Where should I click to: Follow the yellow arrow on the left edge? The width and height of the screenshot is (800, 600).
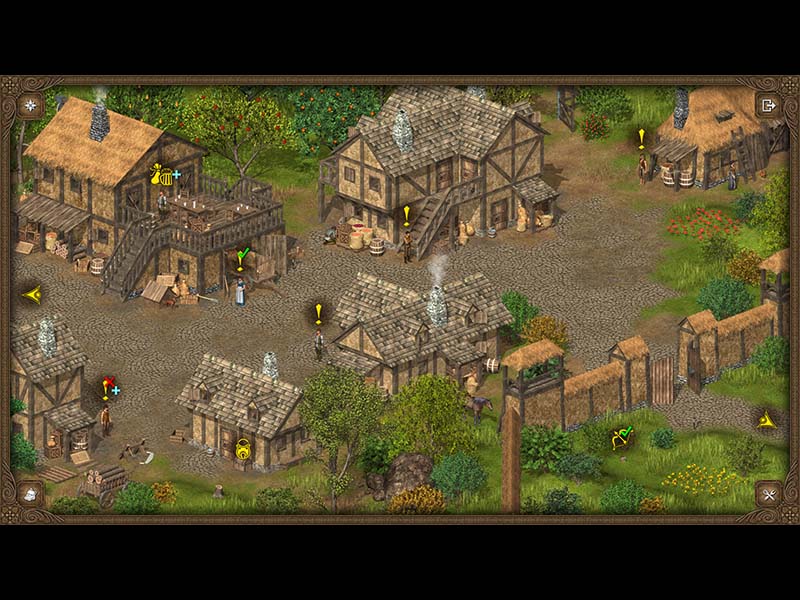(32, 294)
